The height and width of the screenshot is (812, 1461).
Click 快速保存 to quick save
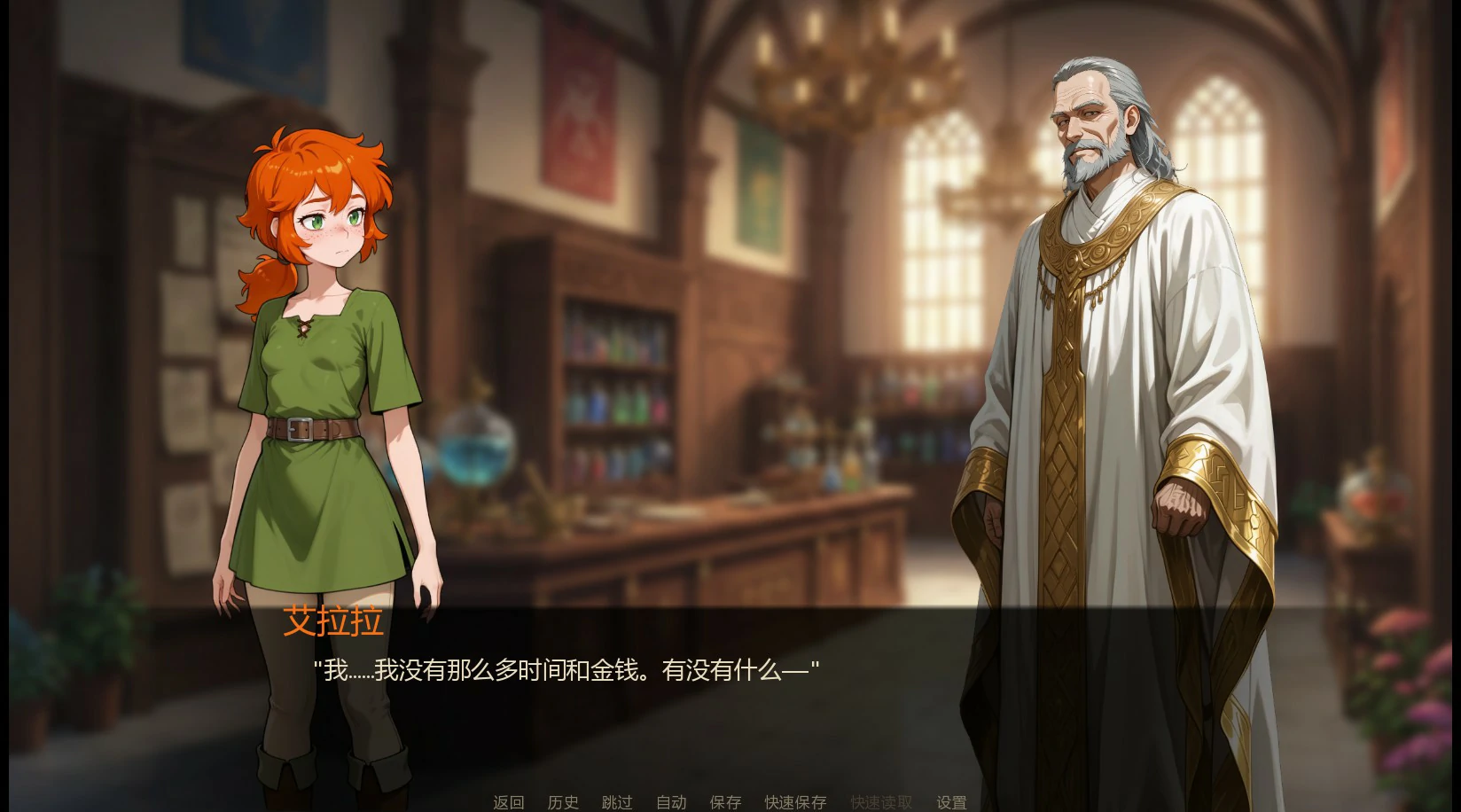[x=793, y=801]
